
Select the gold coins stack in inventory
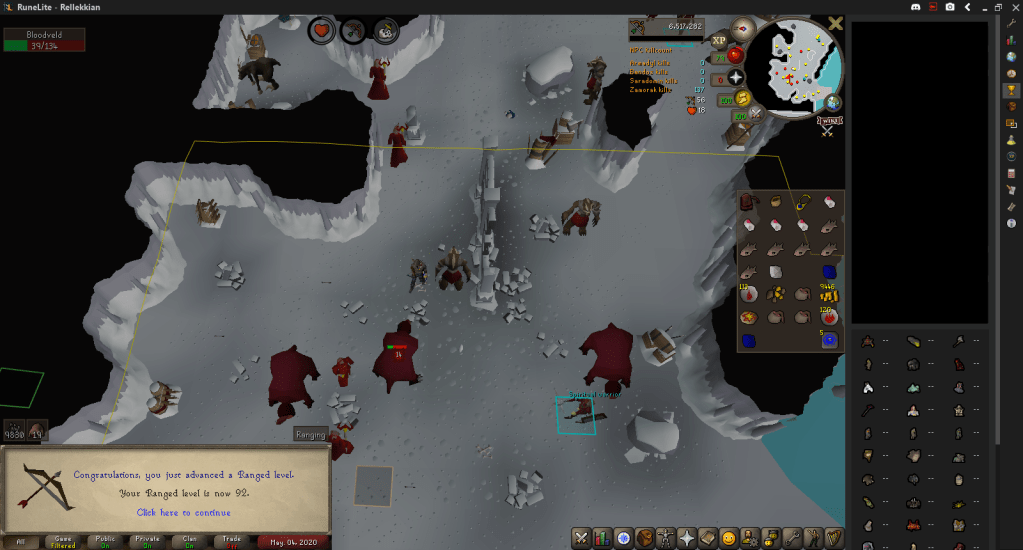[827, 294]
